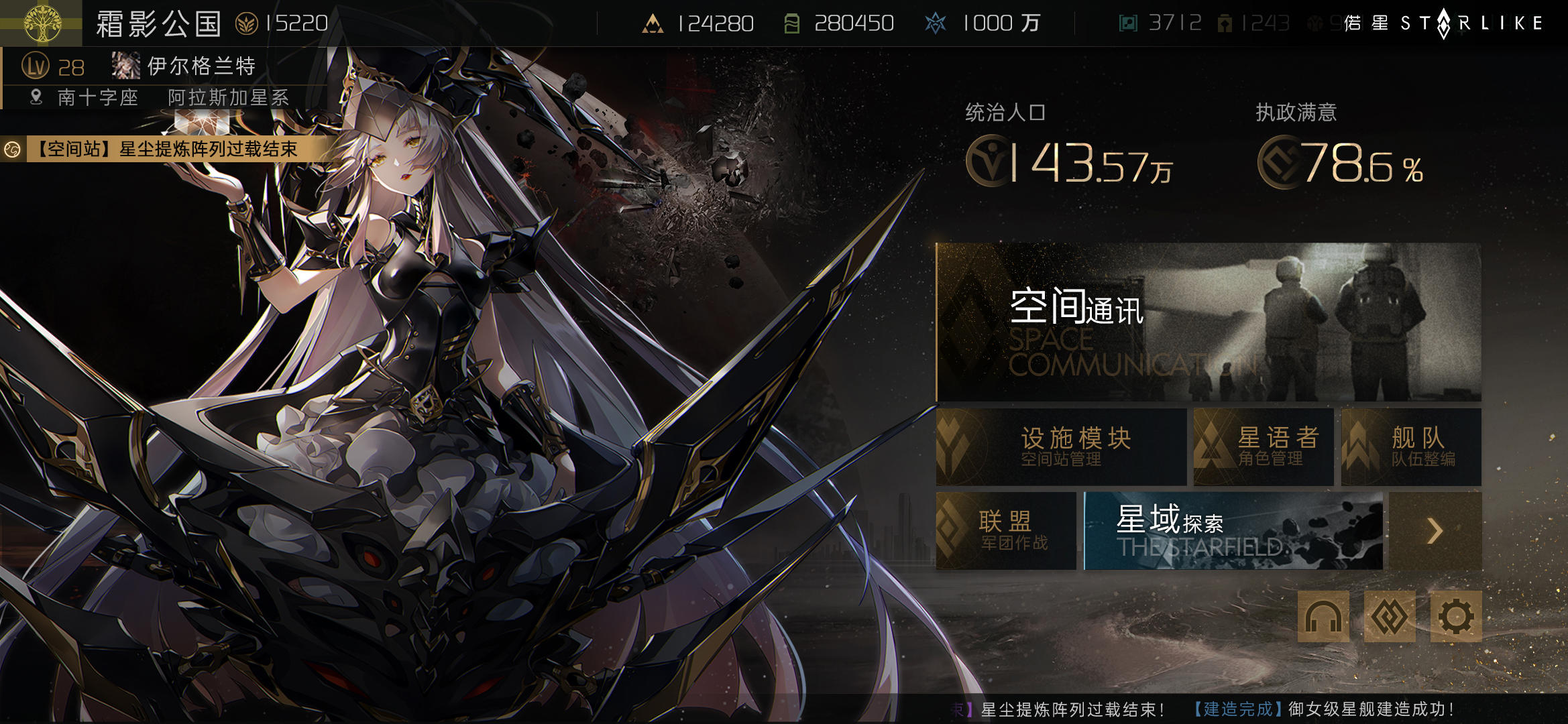Click the leaf currency icon showing 15220
The width and height of the screenshot is (1568, 724).
point(248,21)
